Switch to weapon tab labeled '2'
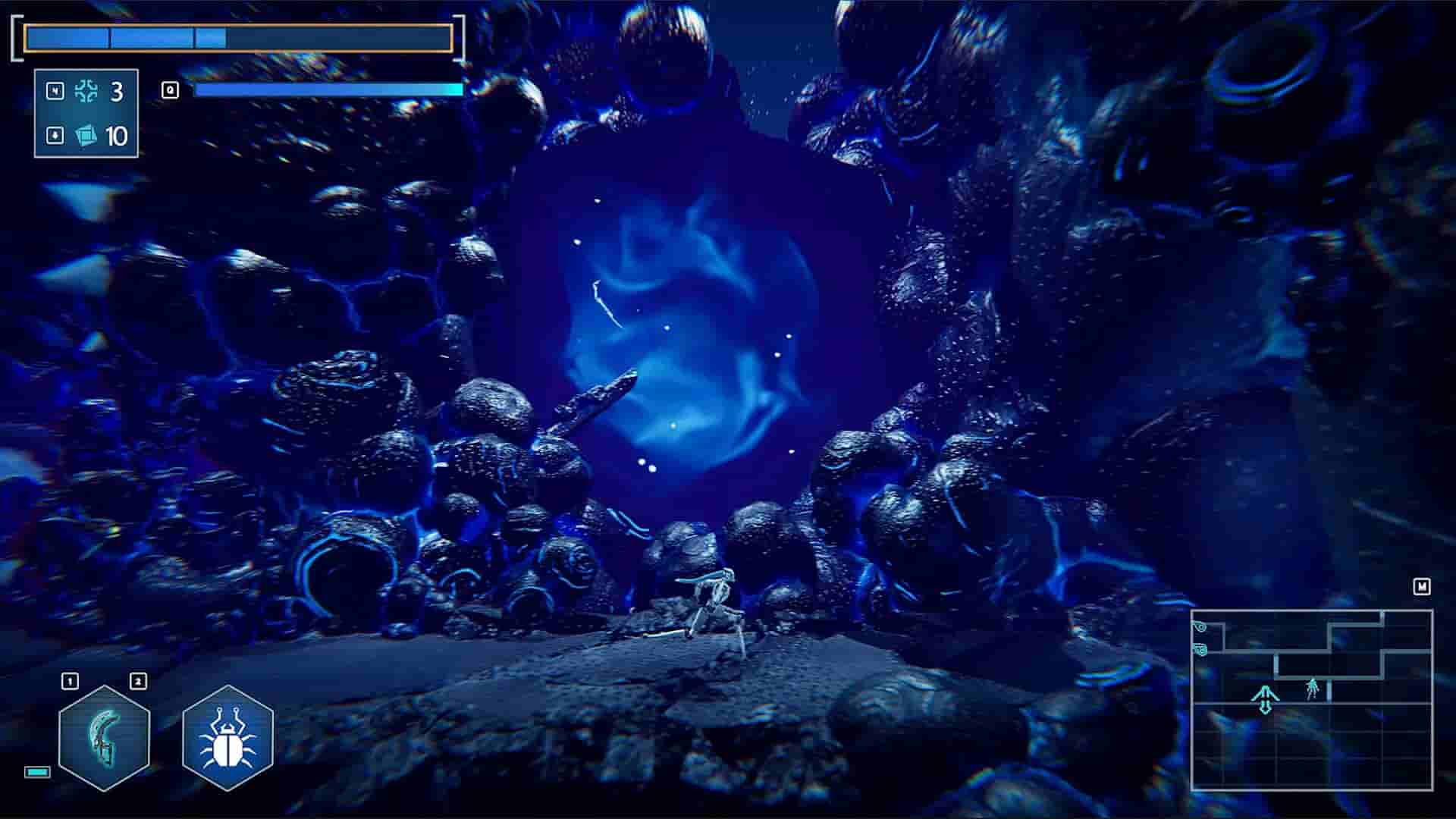The image size is (1456, 819). point(137,680)
